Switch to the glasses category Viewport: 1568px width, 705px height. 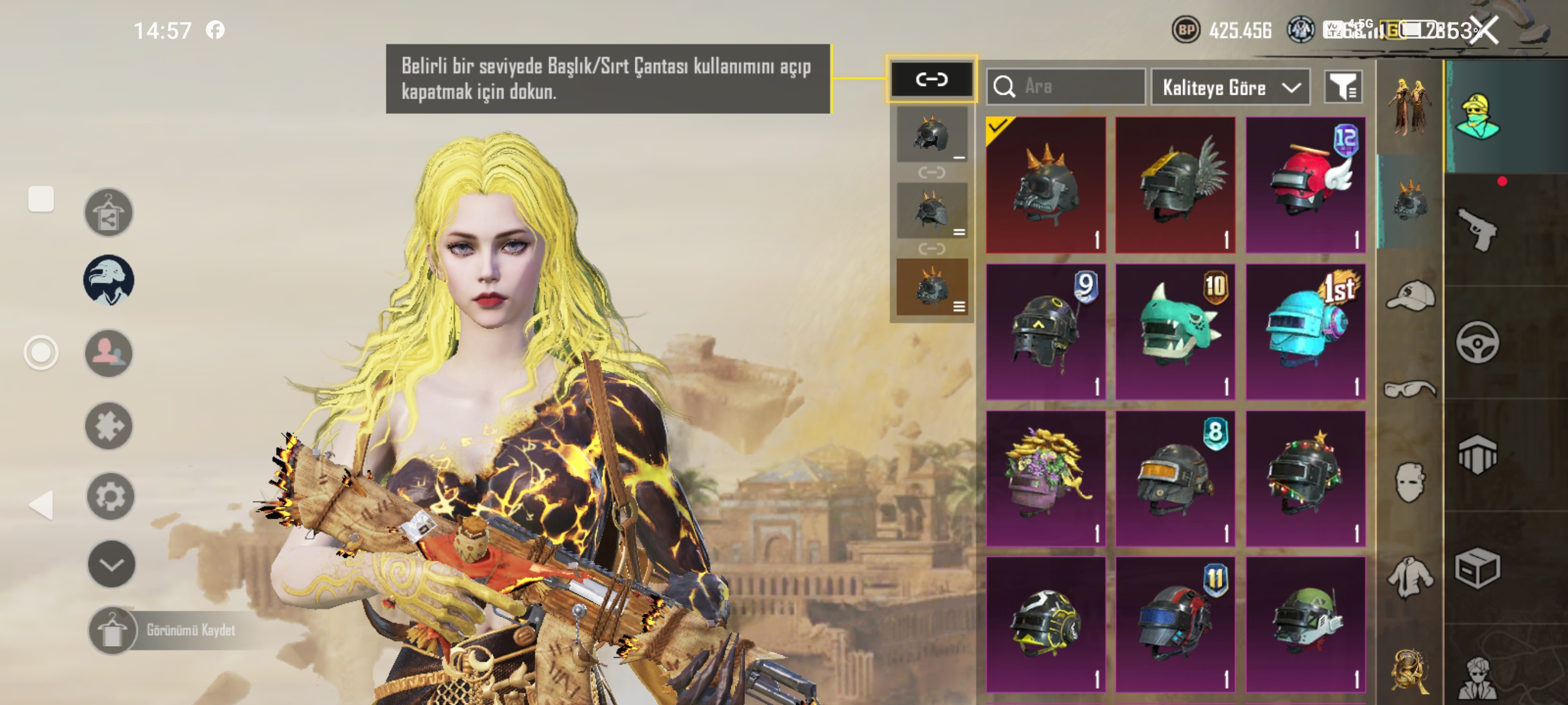(x=1410, y=388)
